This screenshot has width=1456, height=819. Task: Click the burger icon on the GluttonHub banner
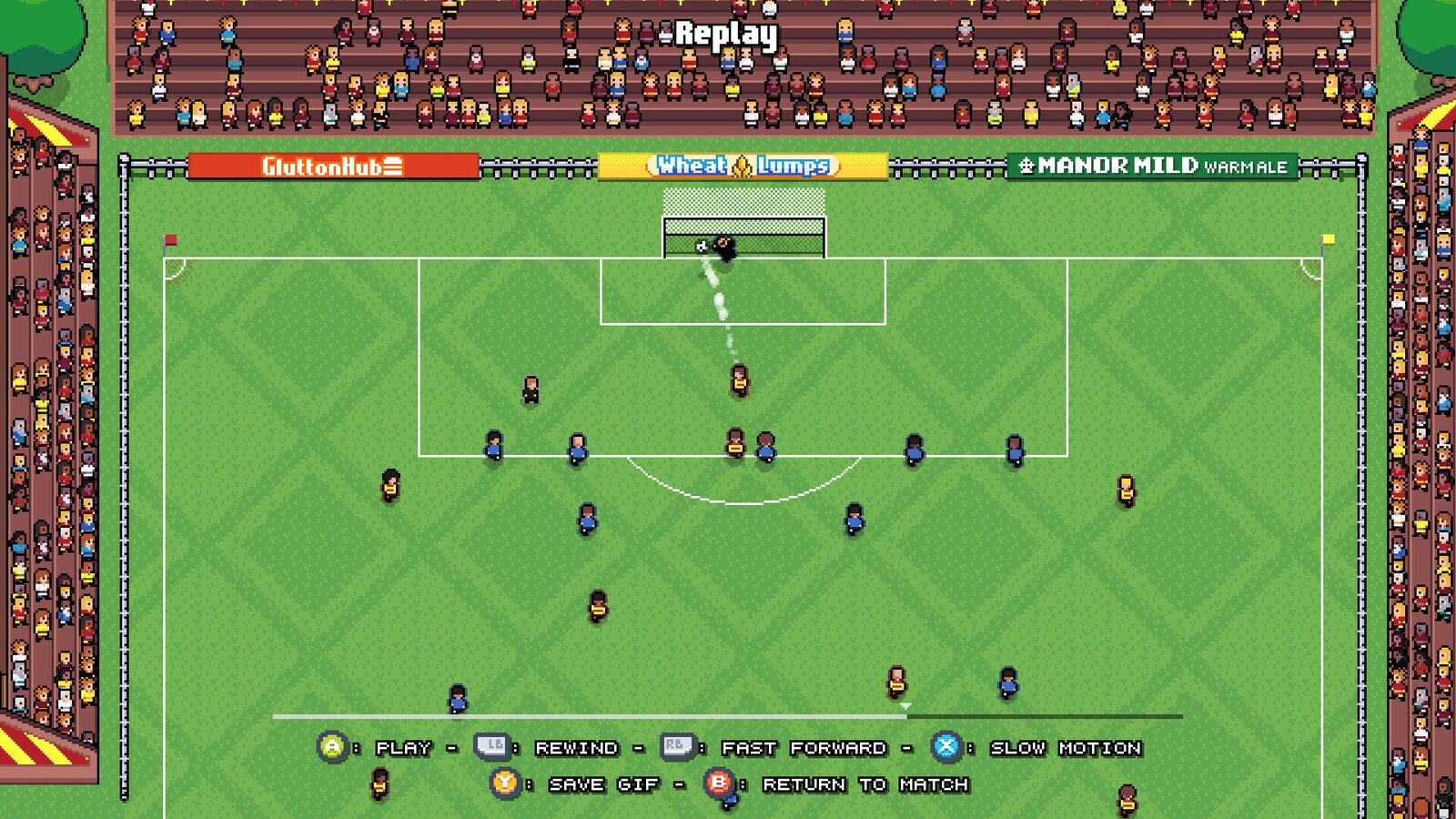click(395, 167)
